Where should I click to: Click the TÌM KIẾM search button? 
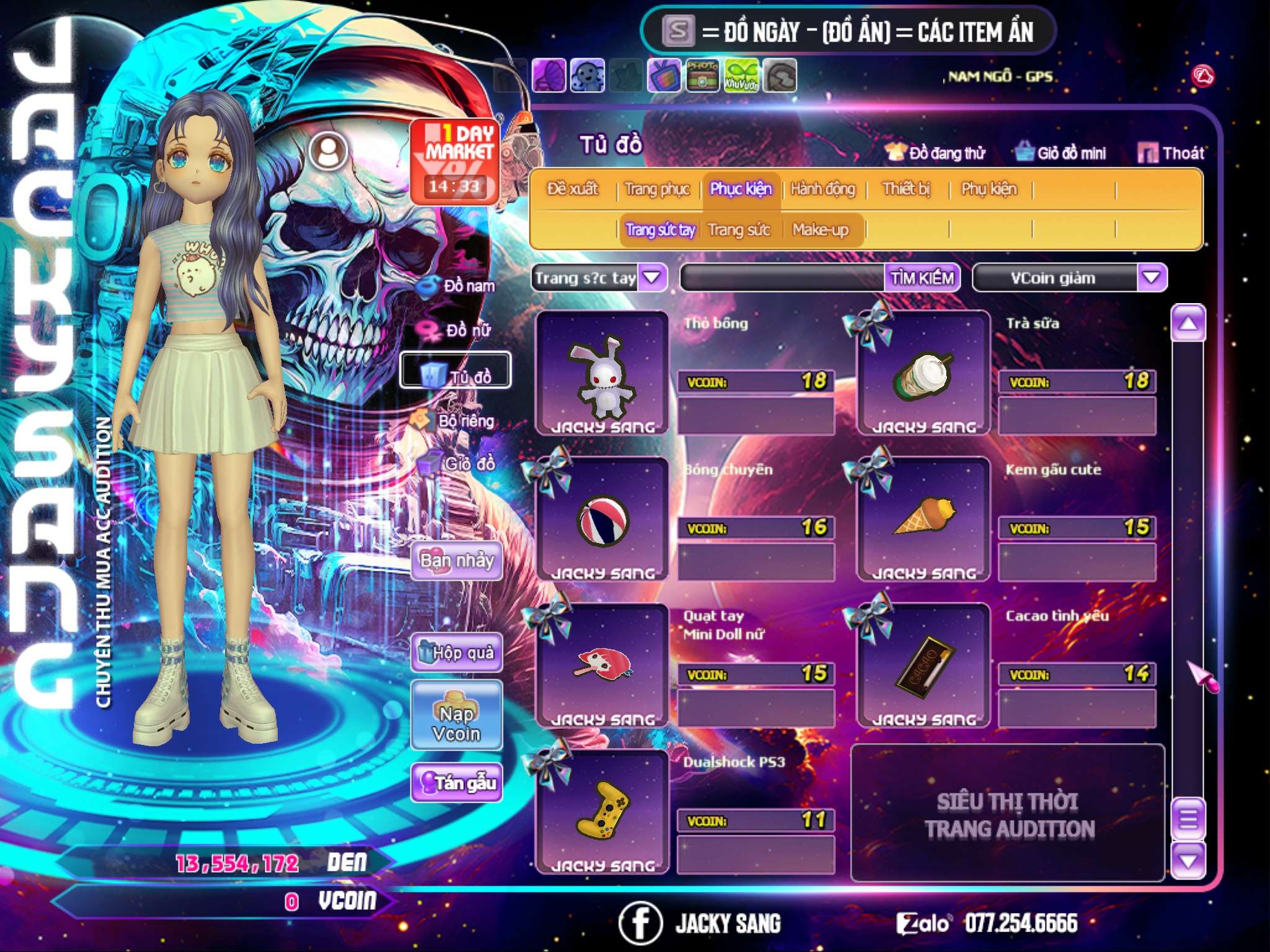(x=921, y=278)
